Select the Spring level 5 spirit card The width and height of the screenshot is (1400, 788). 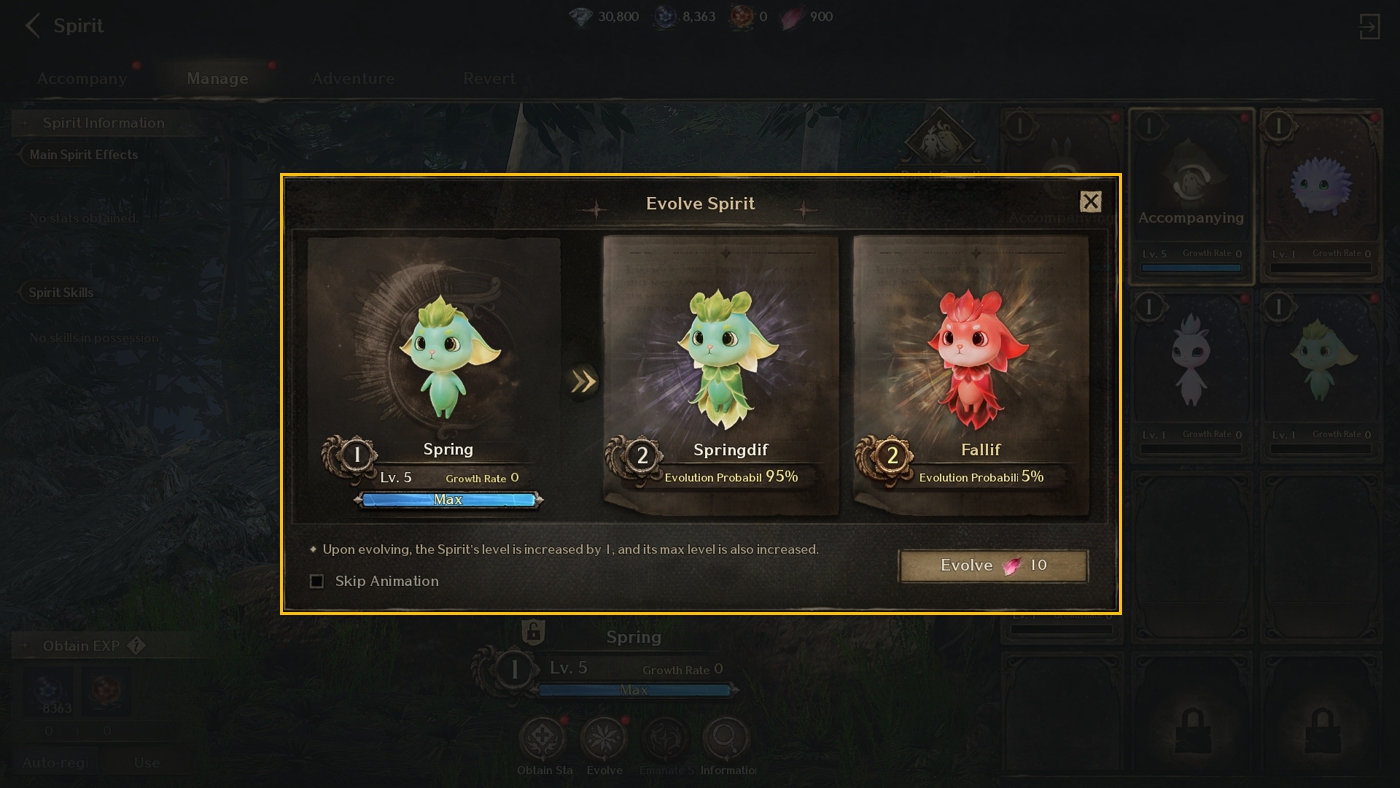click(434, 375)
